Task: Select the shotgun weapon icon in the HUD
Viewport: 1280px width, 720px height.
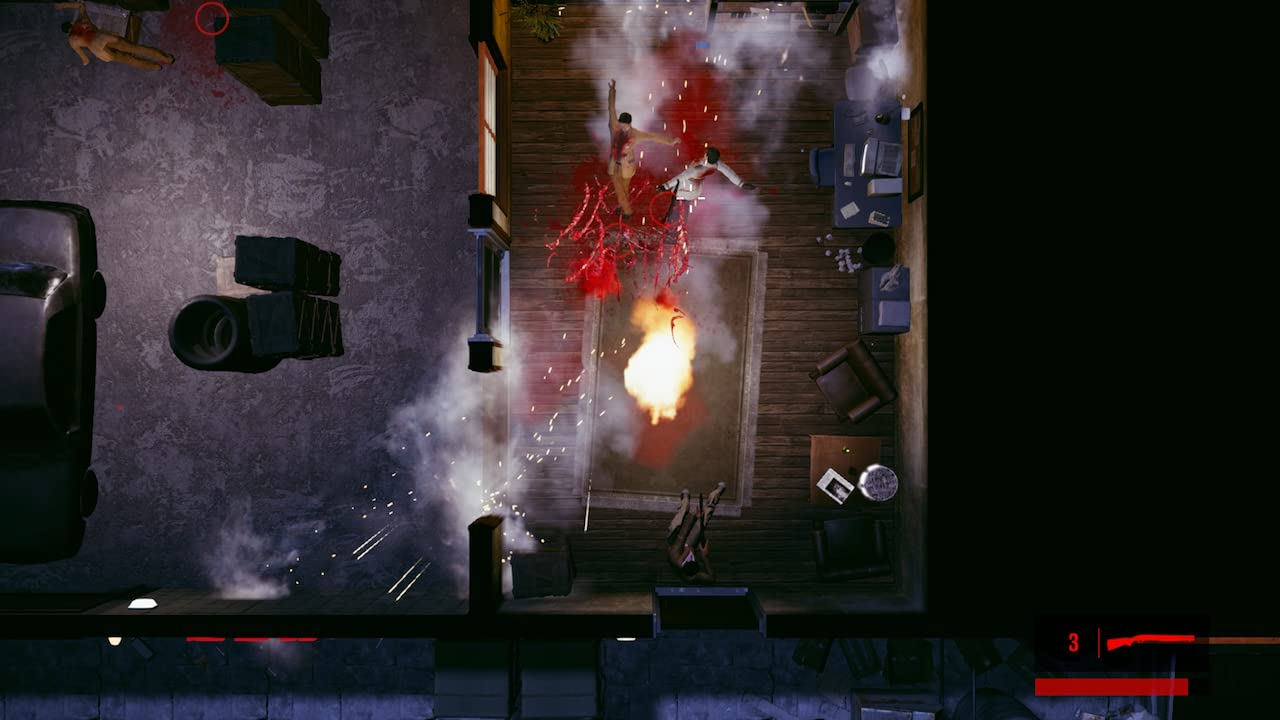Action: pos(1150,639)
